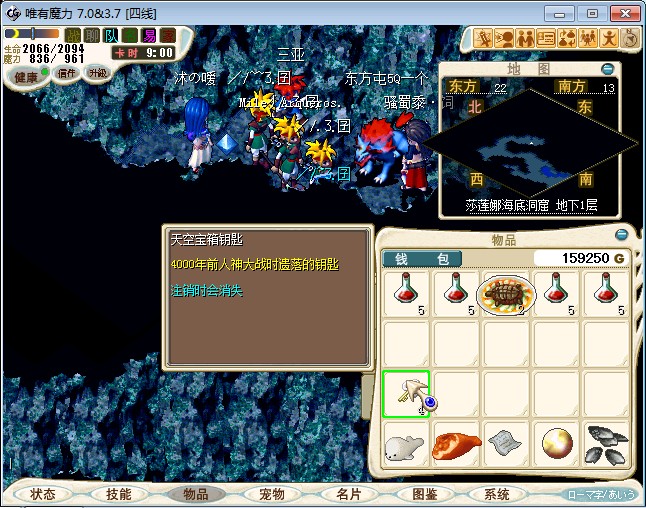
Task: Select the 物品 items tab
Action: point(196,494)
